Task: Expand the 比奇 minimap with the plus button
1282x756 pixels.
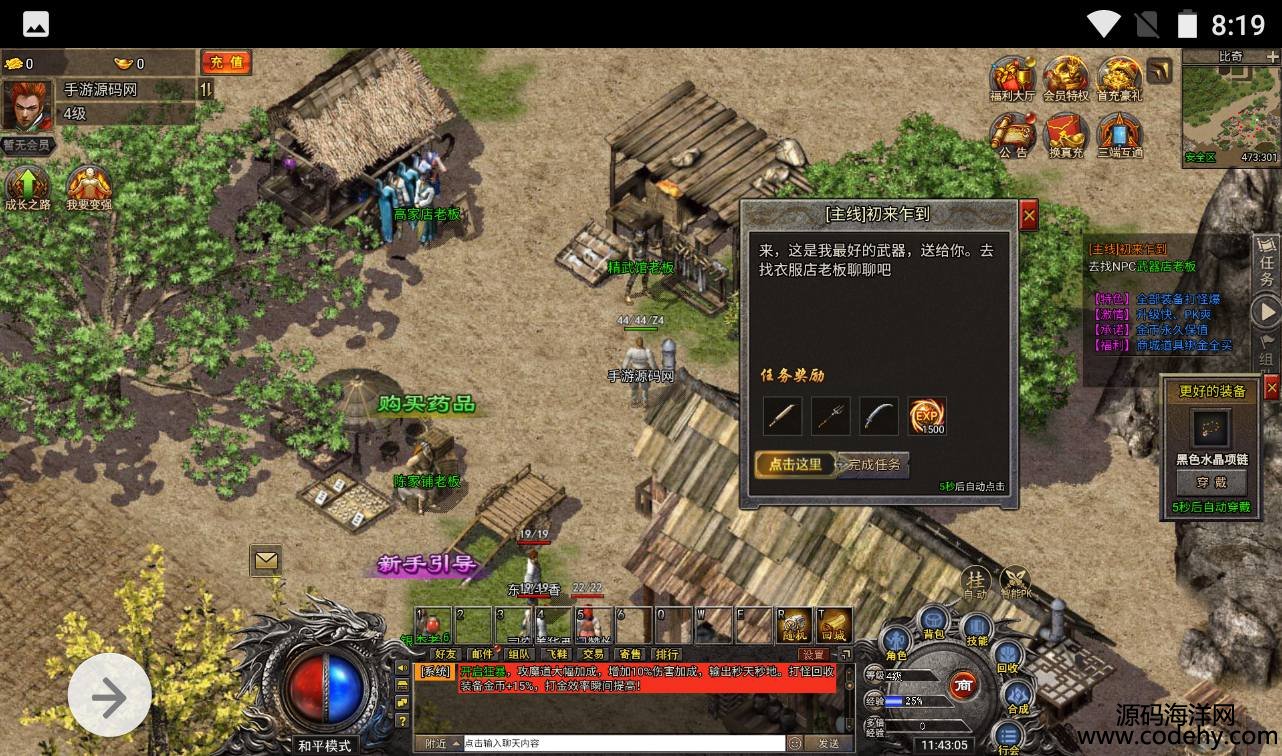Action: [x=1269, y=57]
